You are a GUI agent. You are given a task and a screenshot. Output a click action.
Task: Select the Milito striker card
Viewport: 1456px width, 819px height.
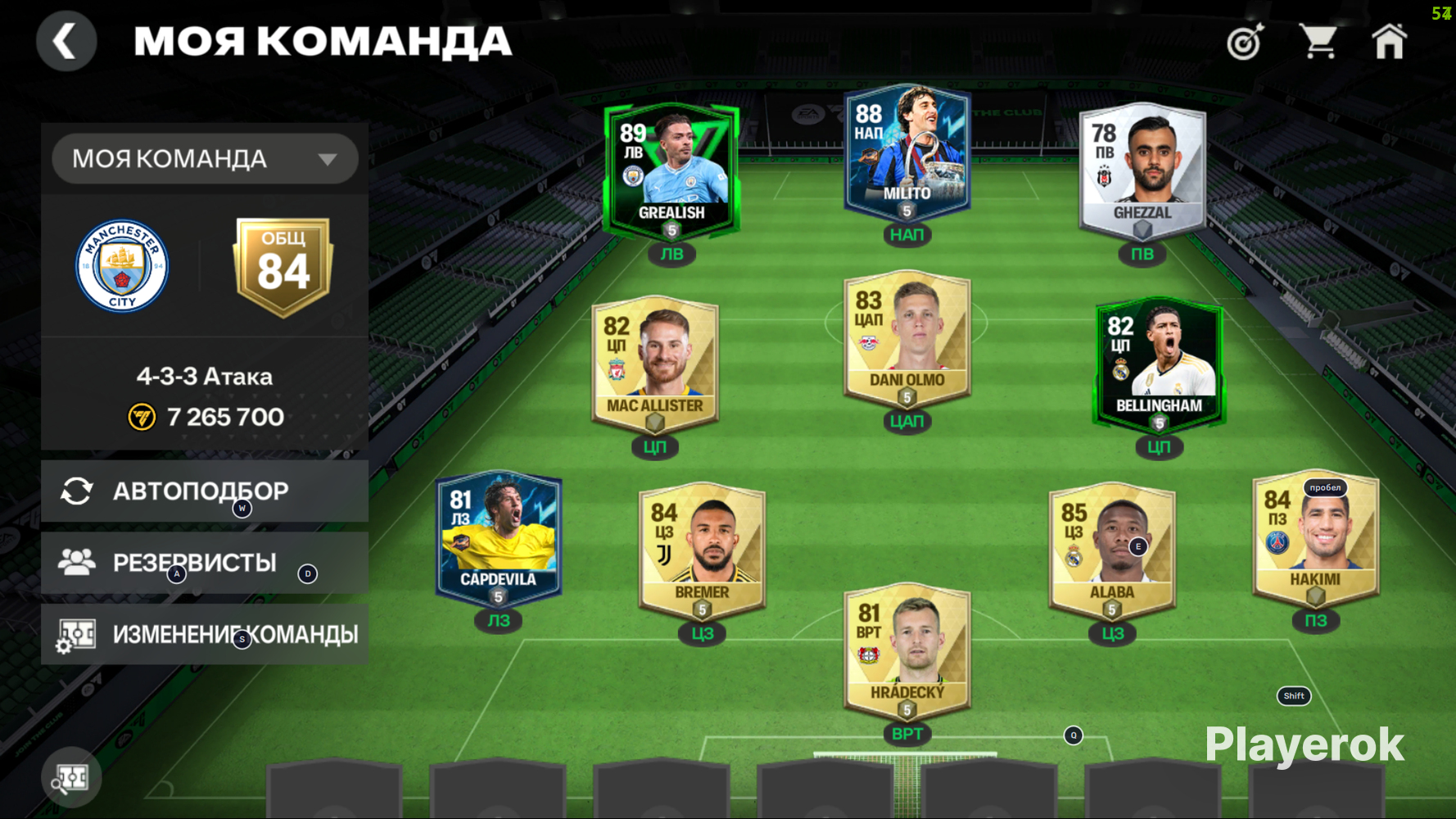point(907,152)
